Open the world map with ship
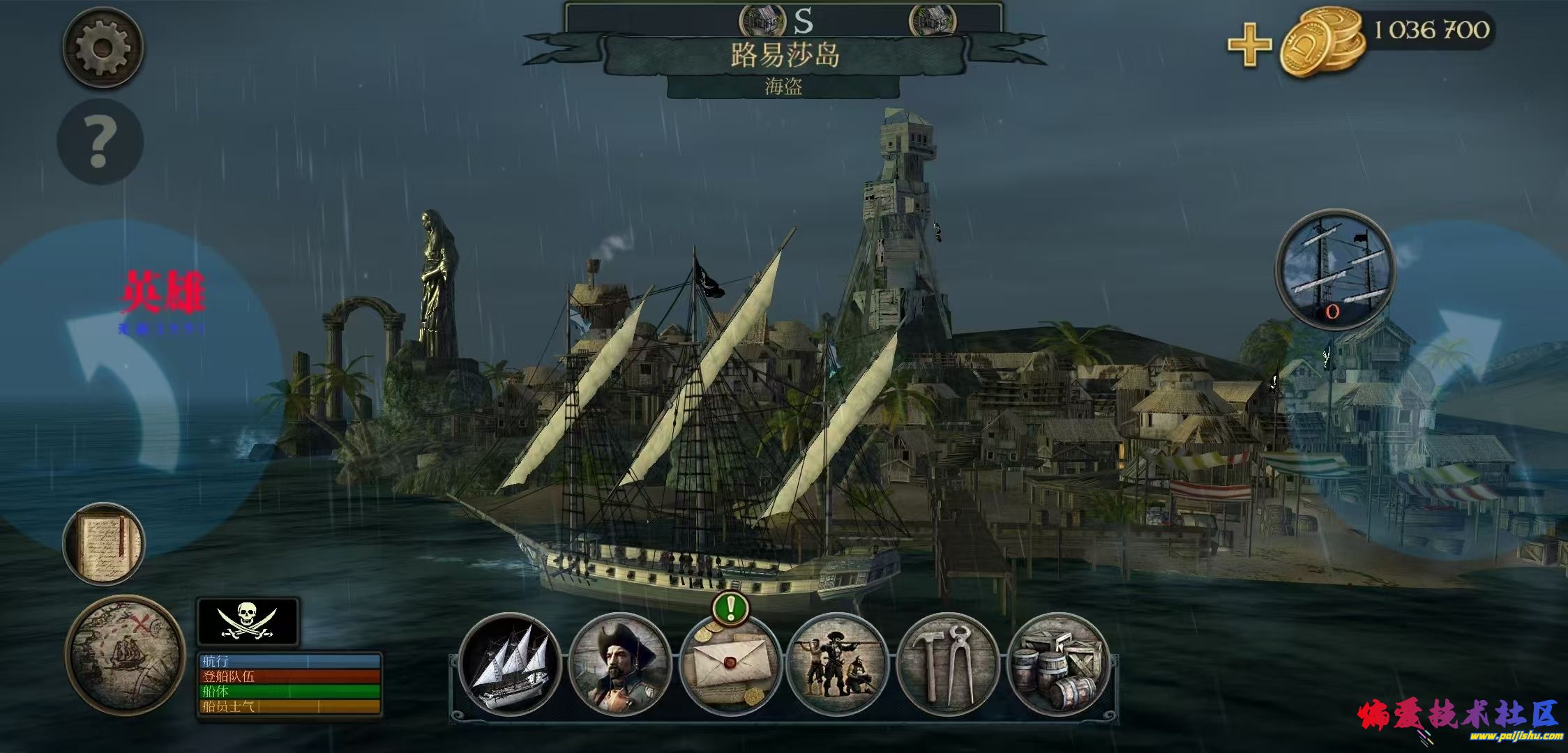This screenshot has width=1568, height=753. [125, 655]
